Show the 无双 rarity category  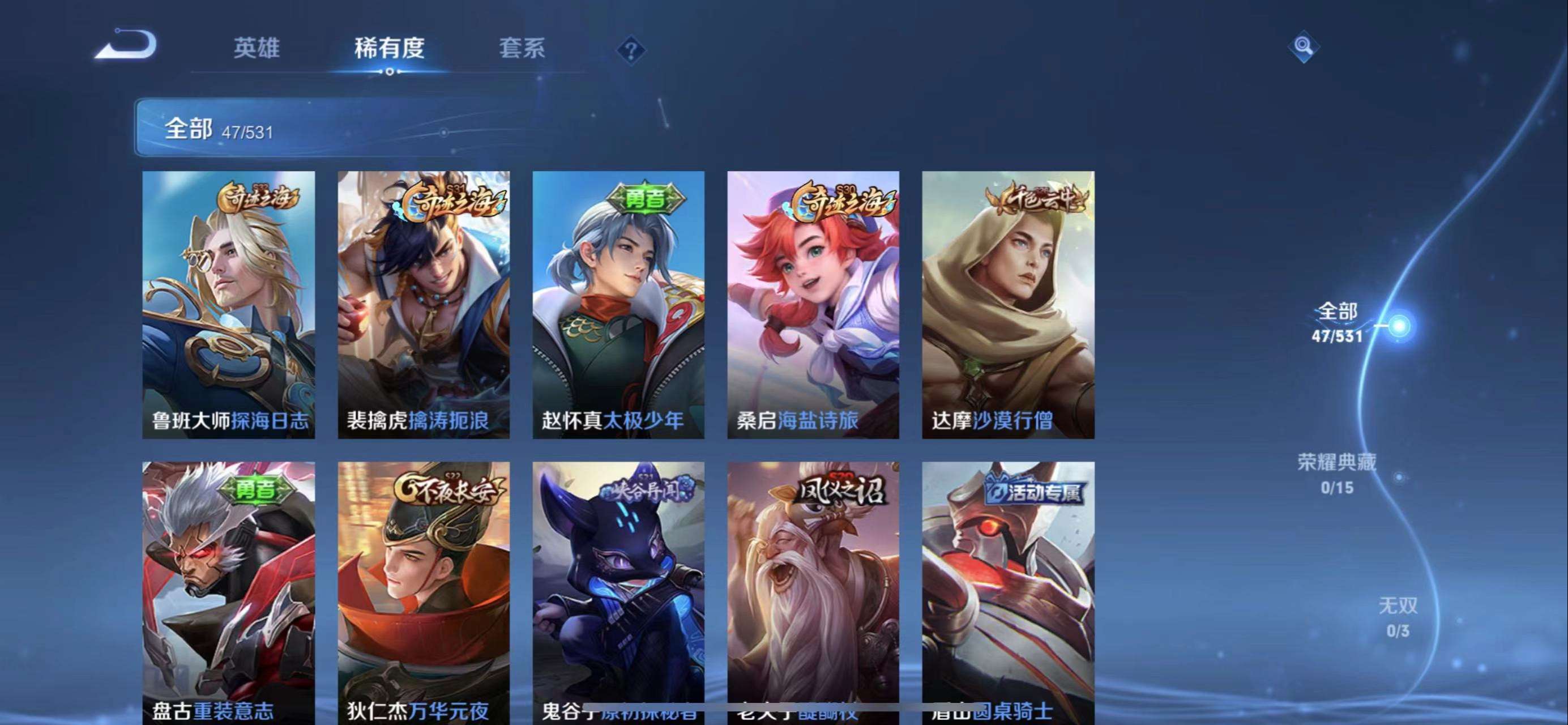1398,617
